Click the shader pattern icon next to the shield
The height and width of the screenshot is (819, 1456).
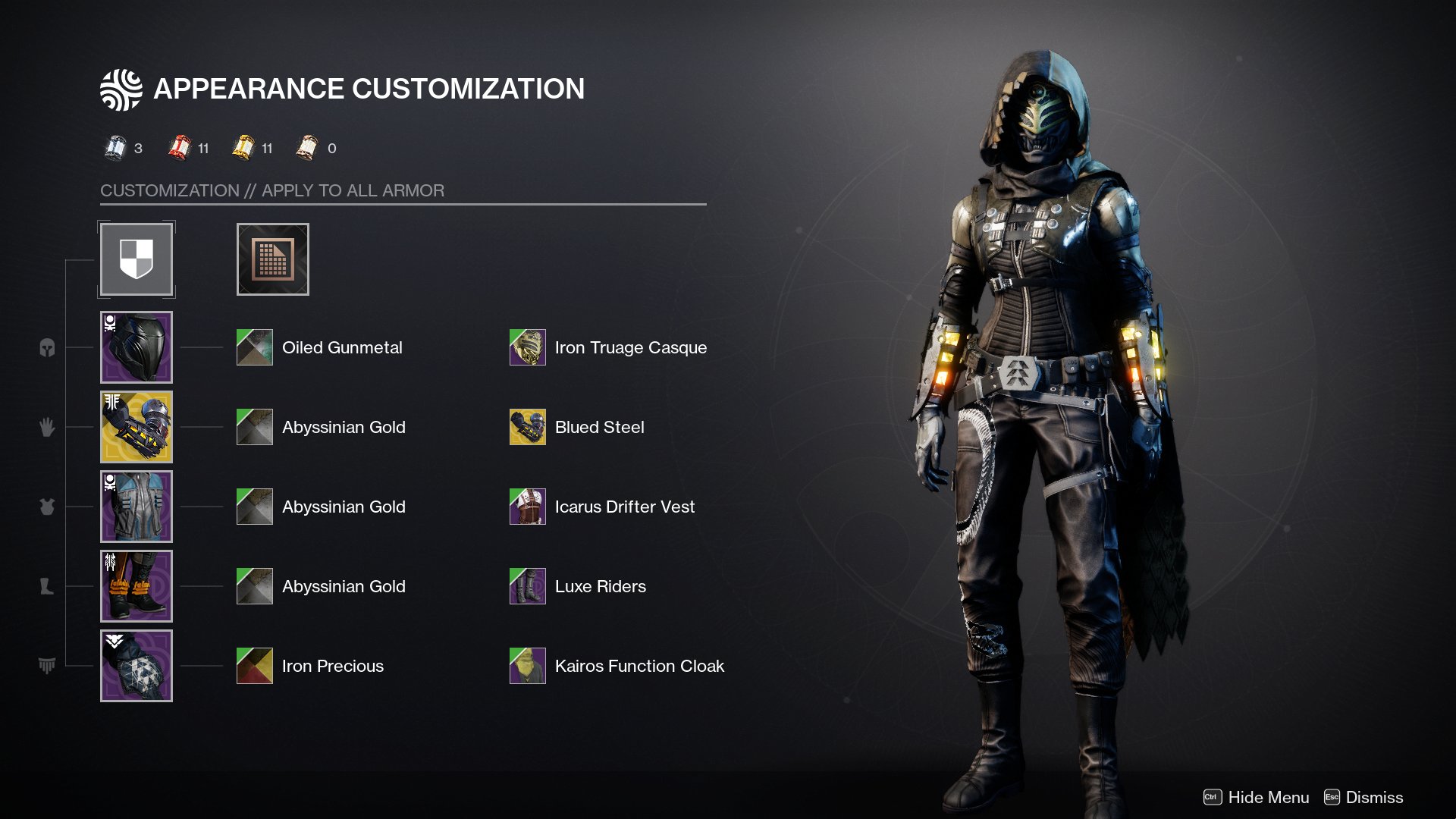[272, 259]
